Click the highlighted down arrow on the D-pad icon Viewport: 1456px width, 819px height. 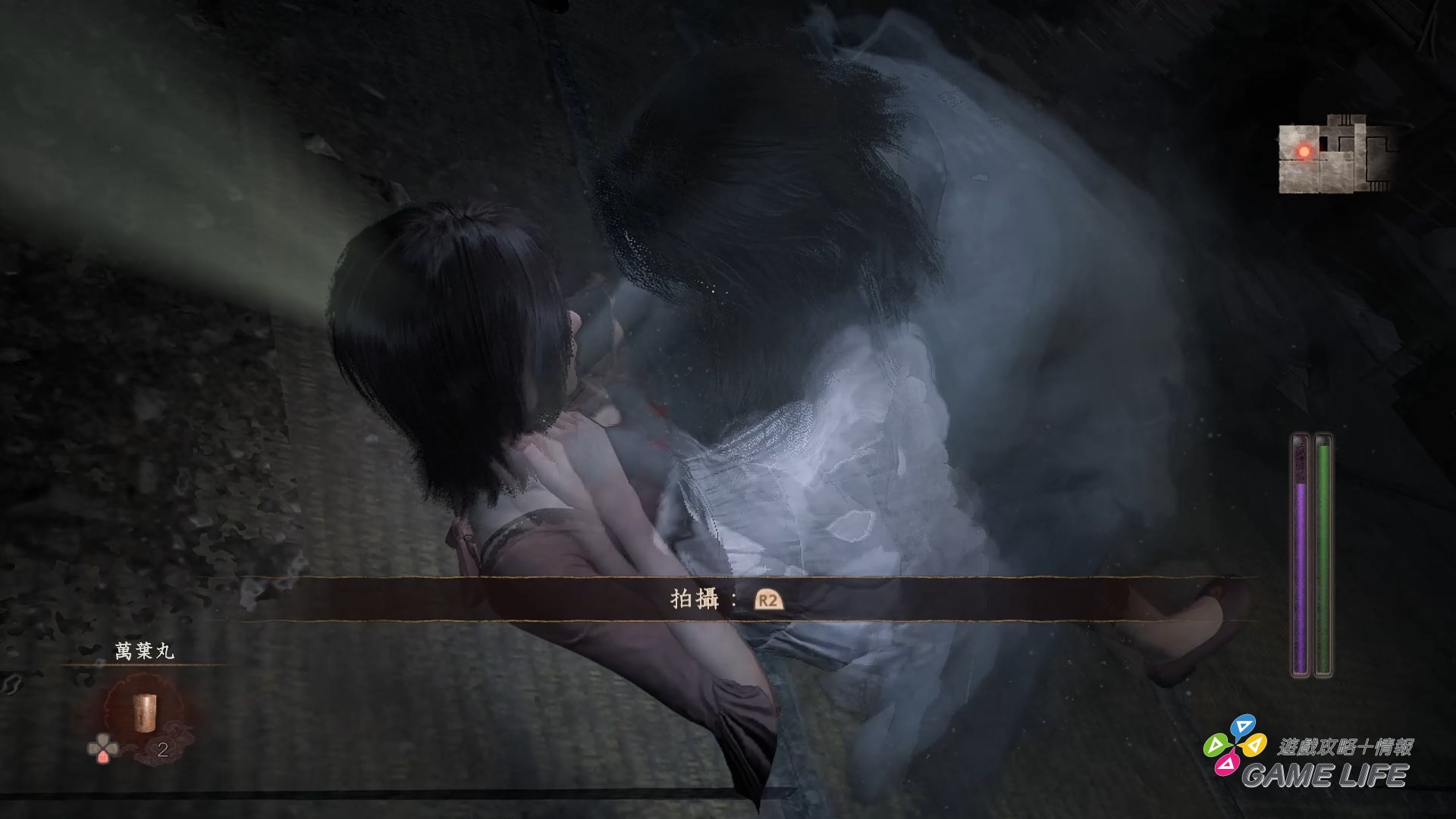click(104, 758)
